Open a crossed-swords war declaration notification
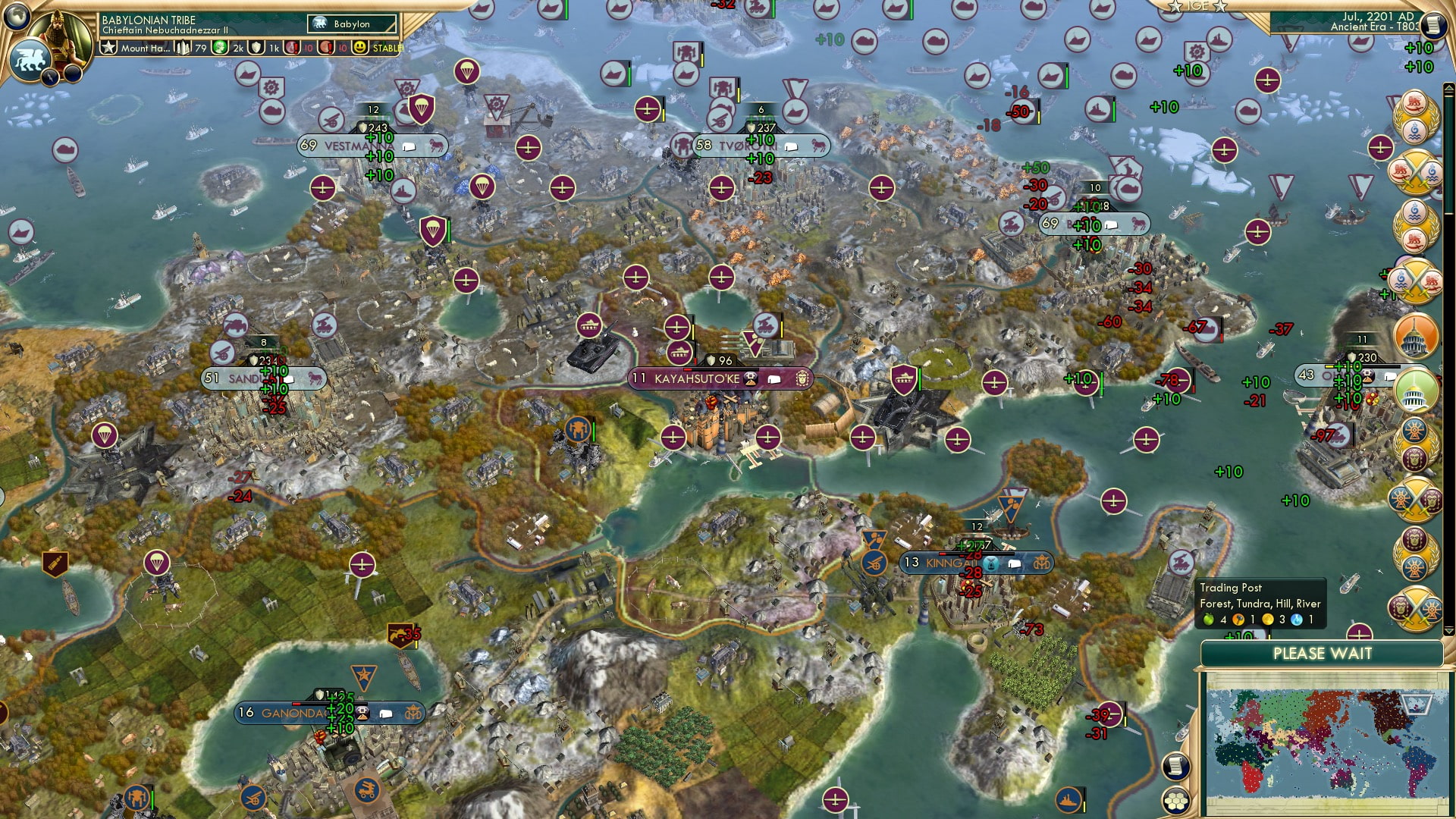Image resolution: width=1456 pixels, height=819 pixels. pyautogui.click(x=1417, y=171)
